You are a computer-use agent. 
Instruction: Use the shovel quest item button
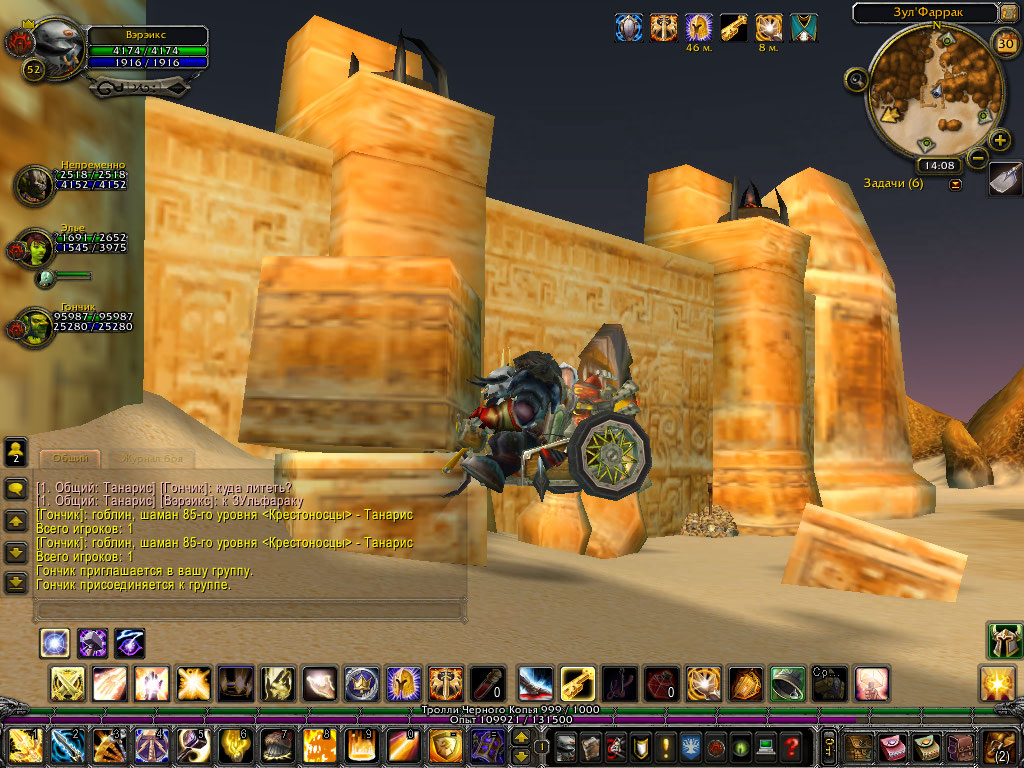pyautogui.click(x=1005, y=179)
